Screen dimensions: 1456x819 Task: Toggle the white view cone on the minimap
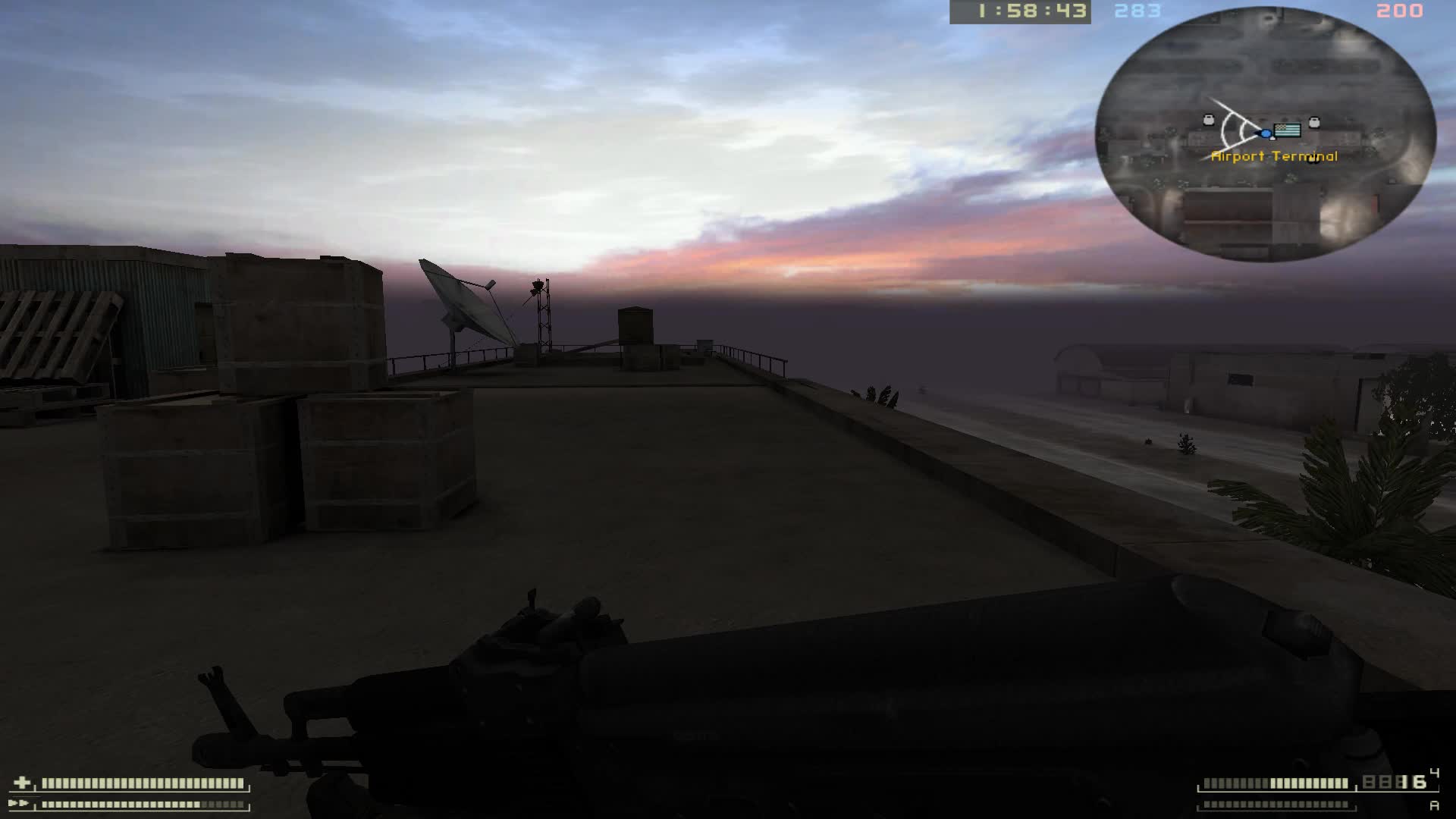[x=1232, y=129]
